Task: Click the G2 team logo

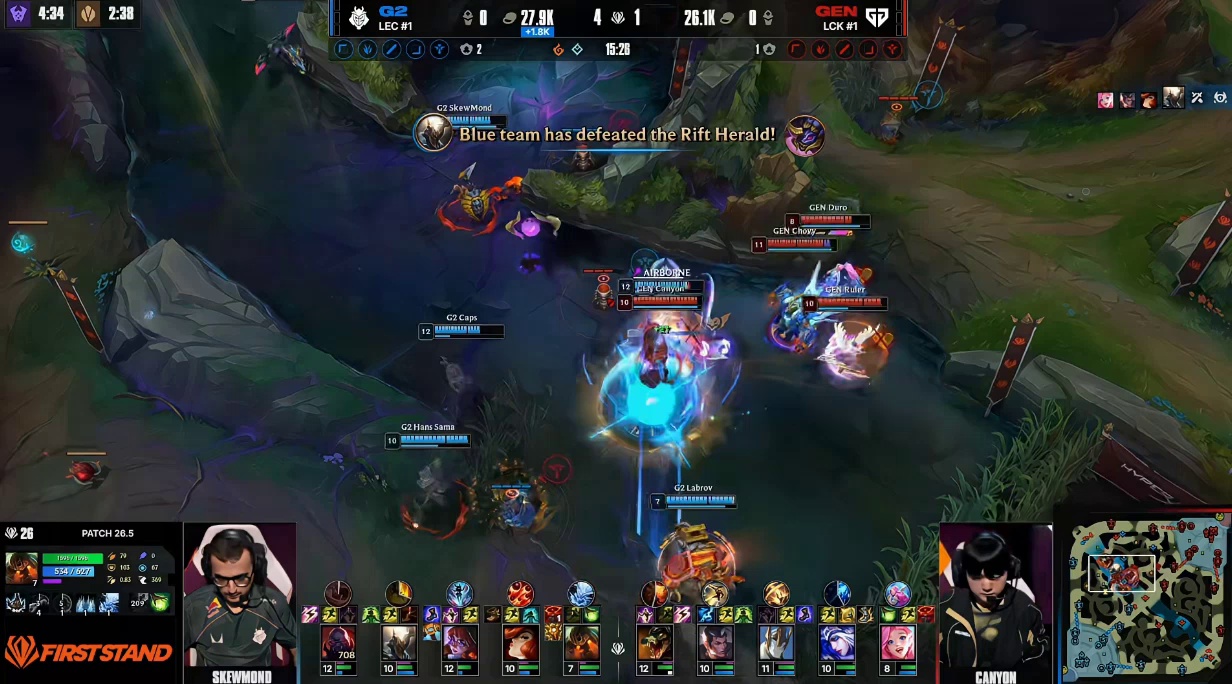Action: [x=358, y=18]
